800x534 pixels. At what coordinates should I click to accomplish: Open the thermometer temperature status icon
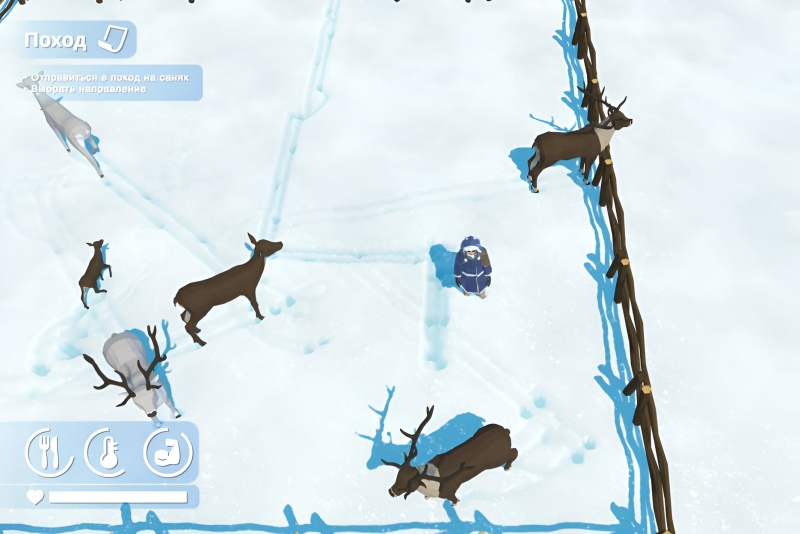[x=106, y=452]
